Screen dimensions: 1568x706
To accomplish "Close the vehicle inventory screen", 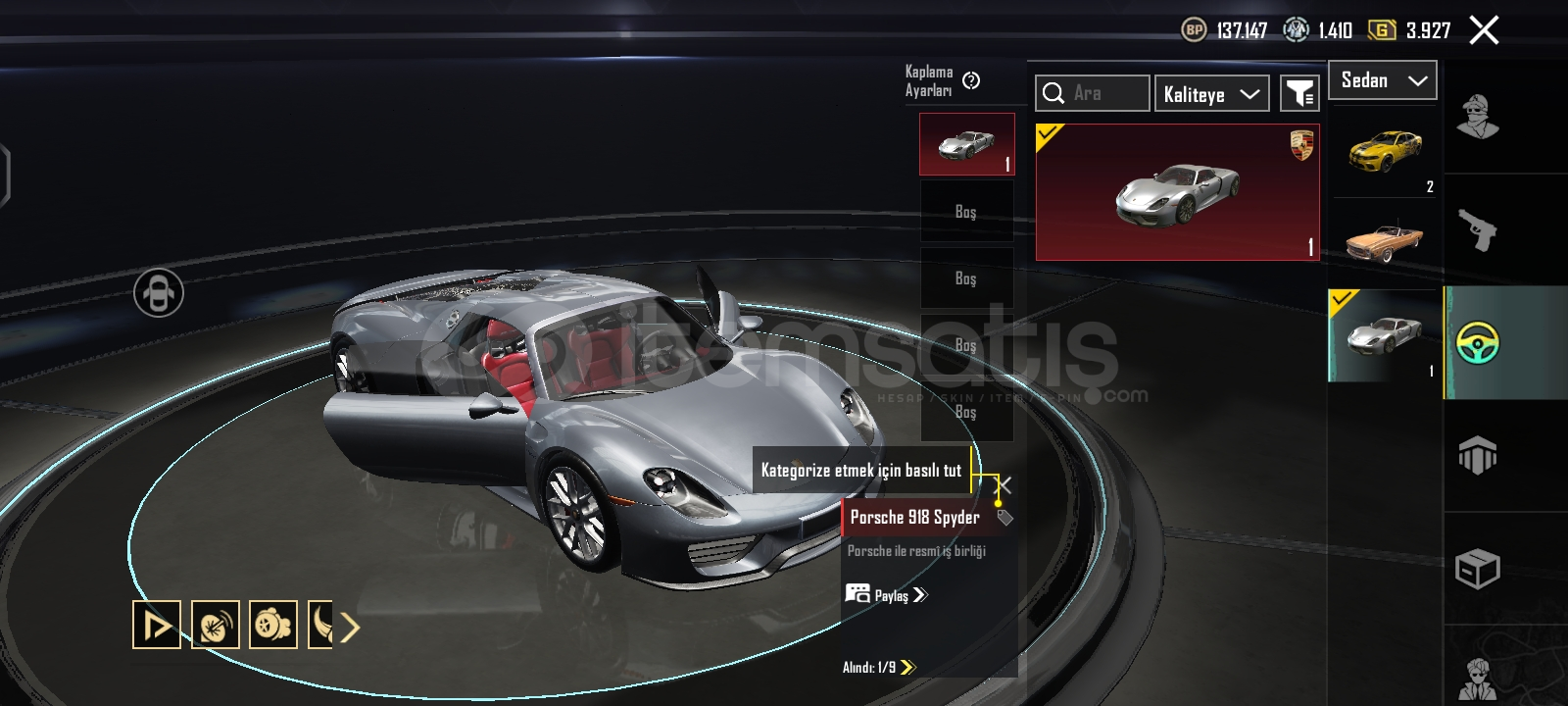I will pos(1484,30).
